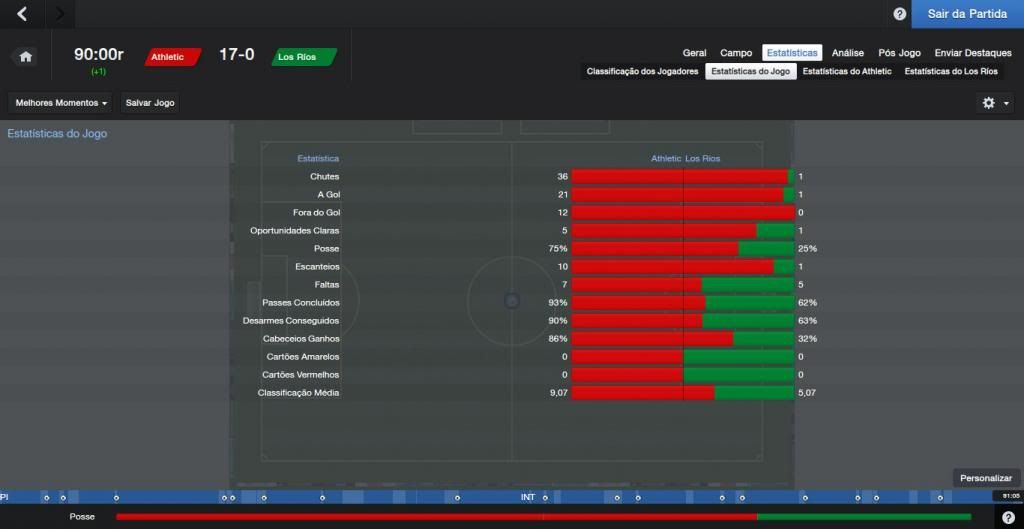The height and width of the screenshot is (529, 1024).
Task: Show Estatísticas do Los Rios
Action: coord(951,72)
